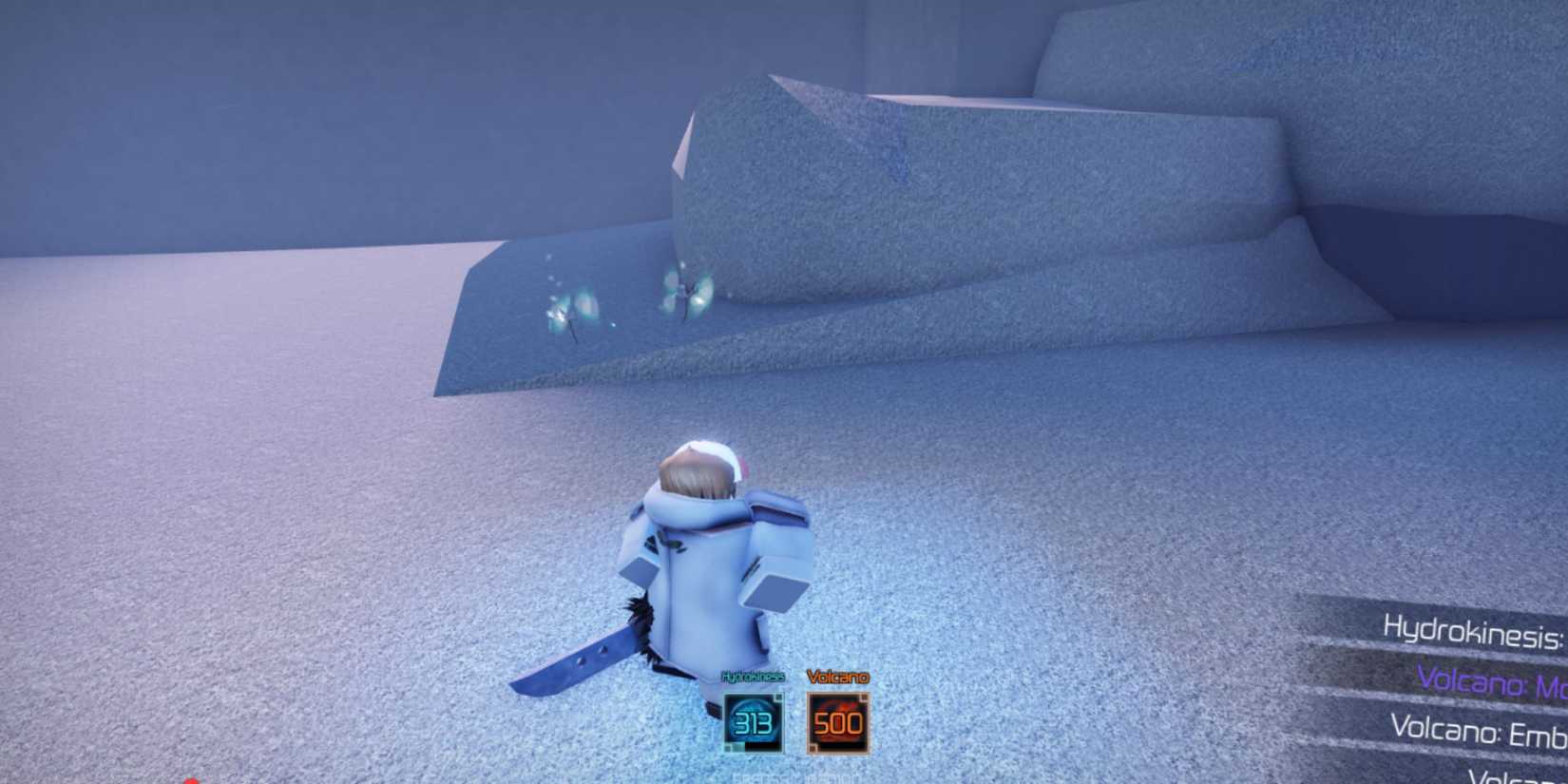Click the orange Volcano label above the ability bar

(x=837, y=677)
